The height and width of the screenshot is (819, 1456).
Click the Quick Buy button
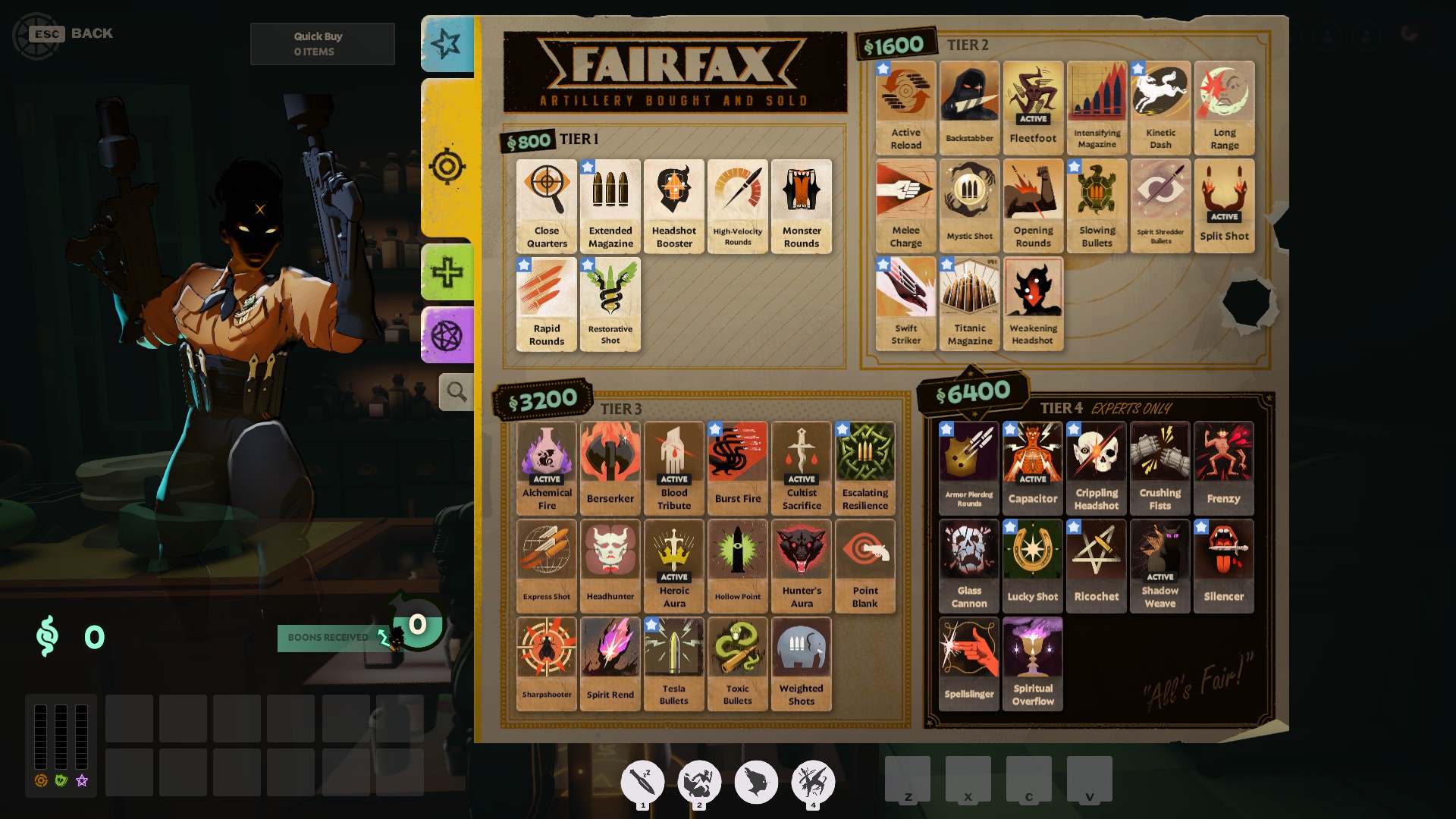click(x=322, y=42)
